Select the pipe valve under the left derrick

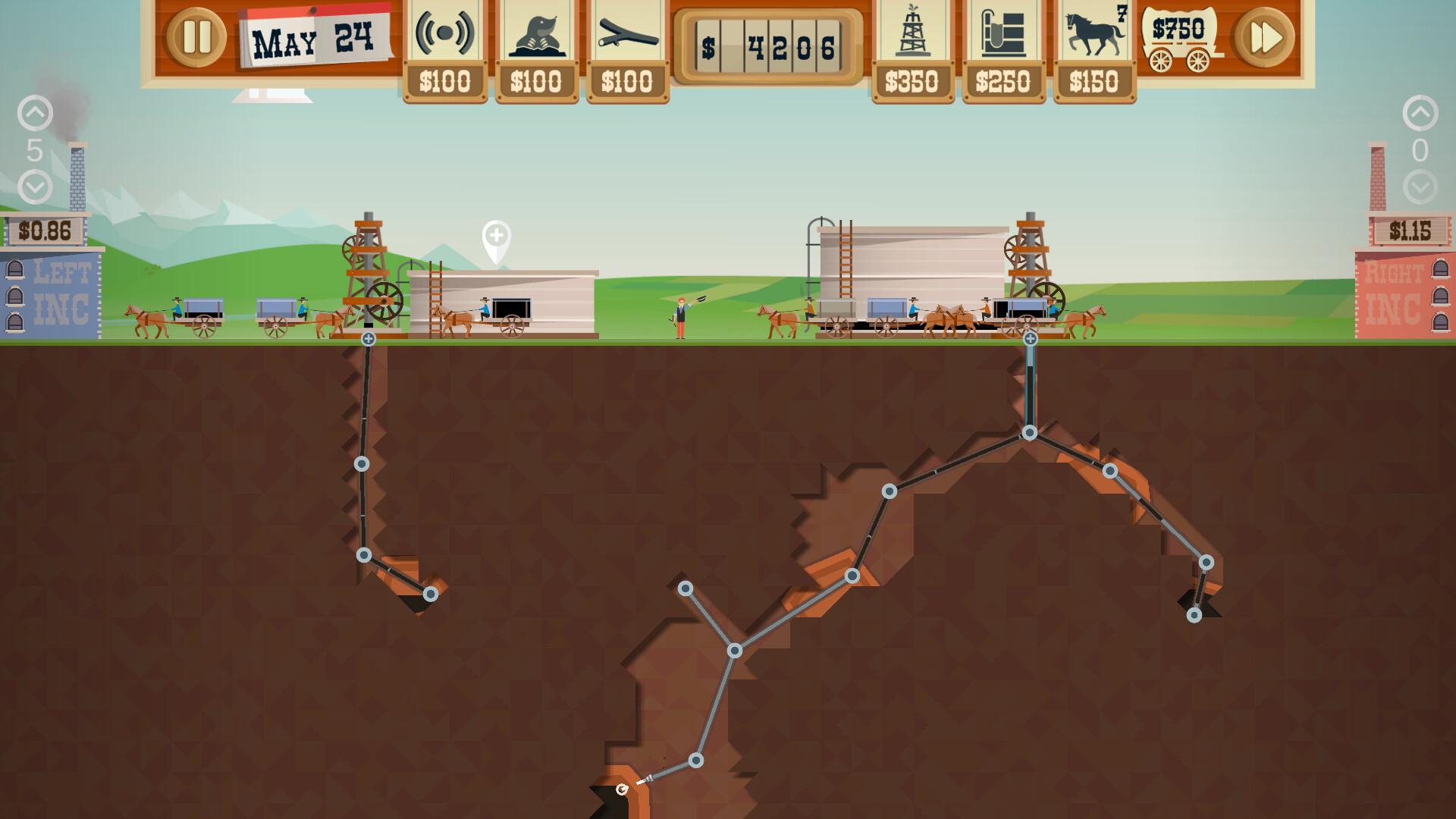tap(367, 340)
